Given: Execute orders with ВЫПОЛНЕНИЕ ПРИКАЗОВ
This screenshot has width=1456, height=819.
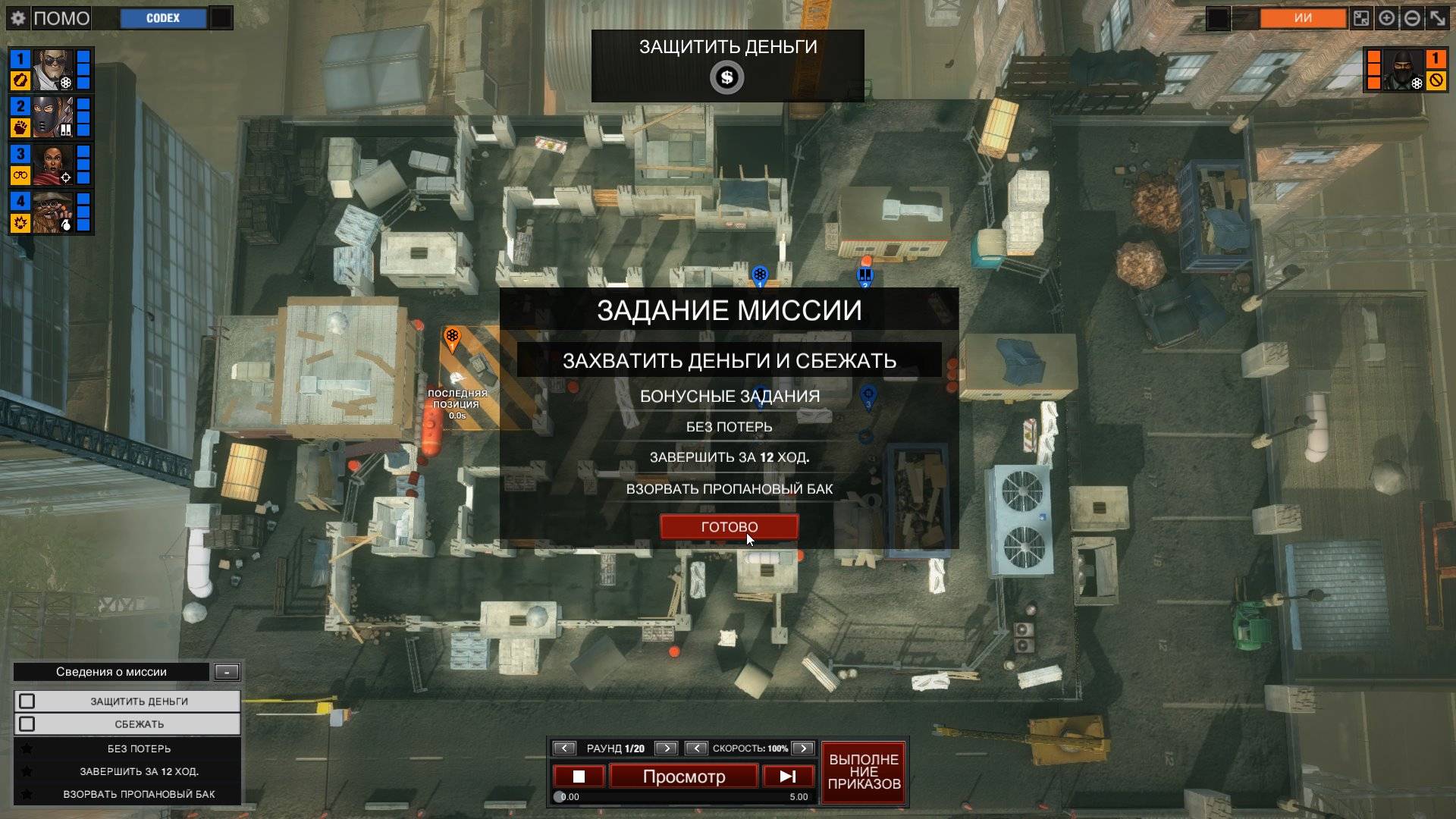Looking at the screenshot, I should (864, 772).
